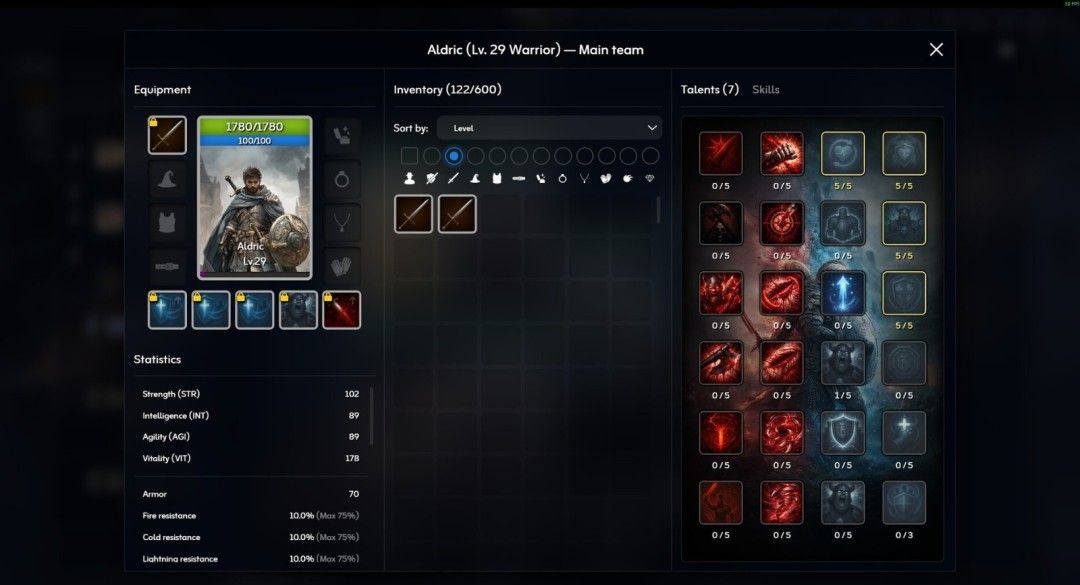Choose the glowing blue upward arrow talent
This screenshot has width=1080, height=585.
[x=842, y=293]
